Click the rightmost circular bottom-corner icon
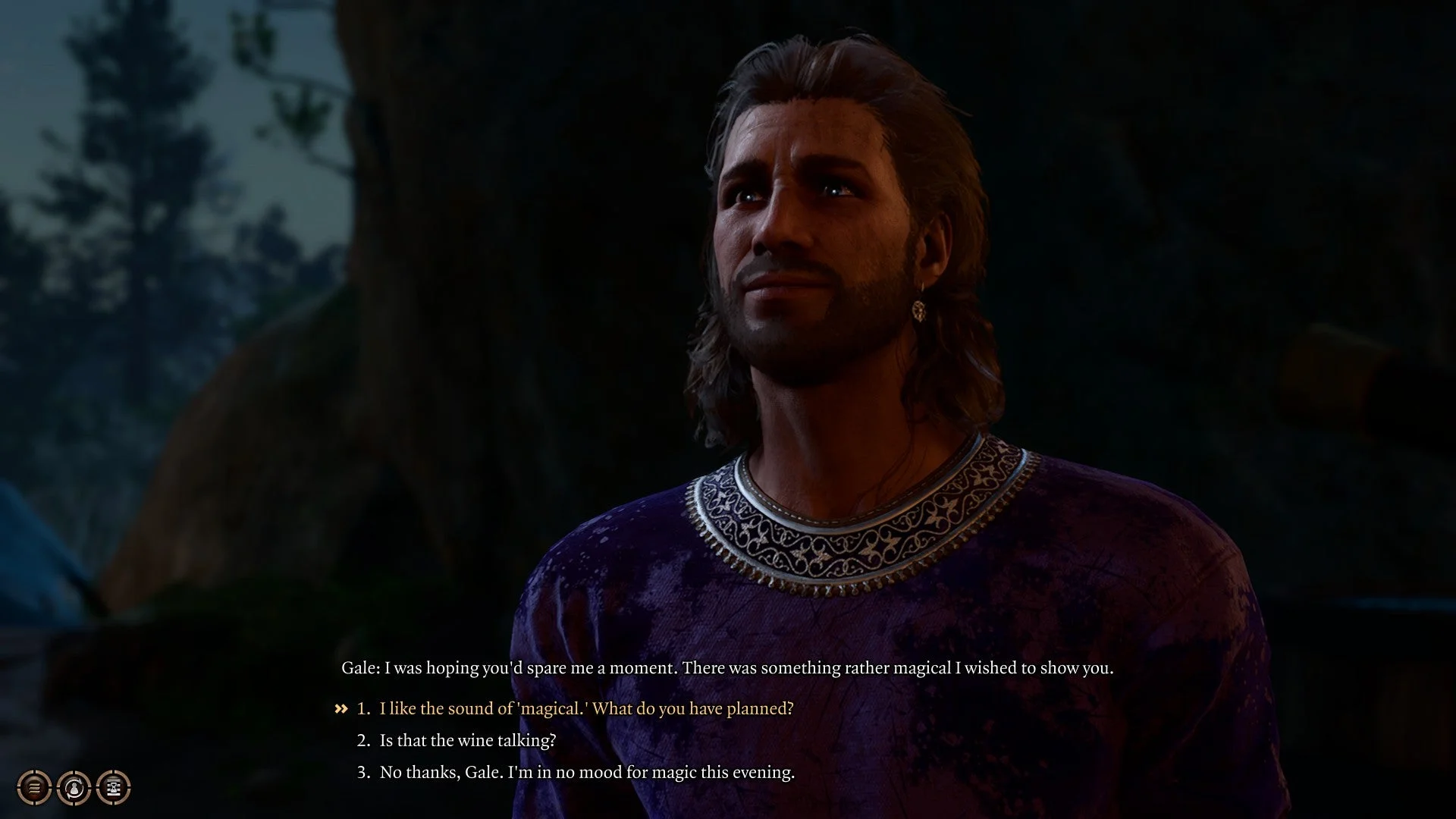Image resolution: width=1456 pixels, height=819 pixels. (x=111, y=787)
